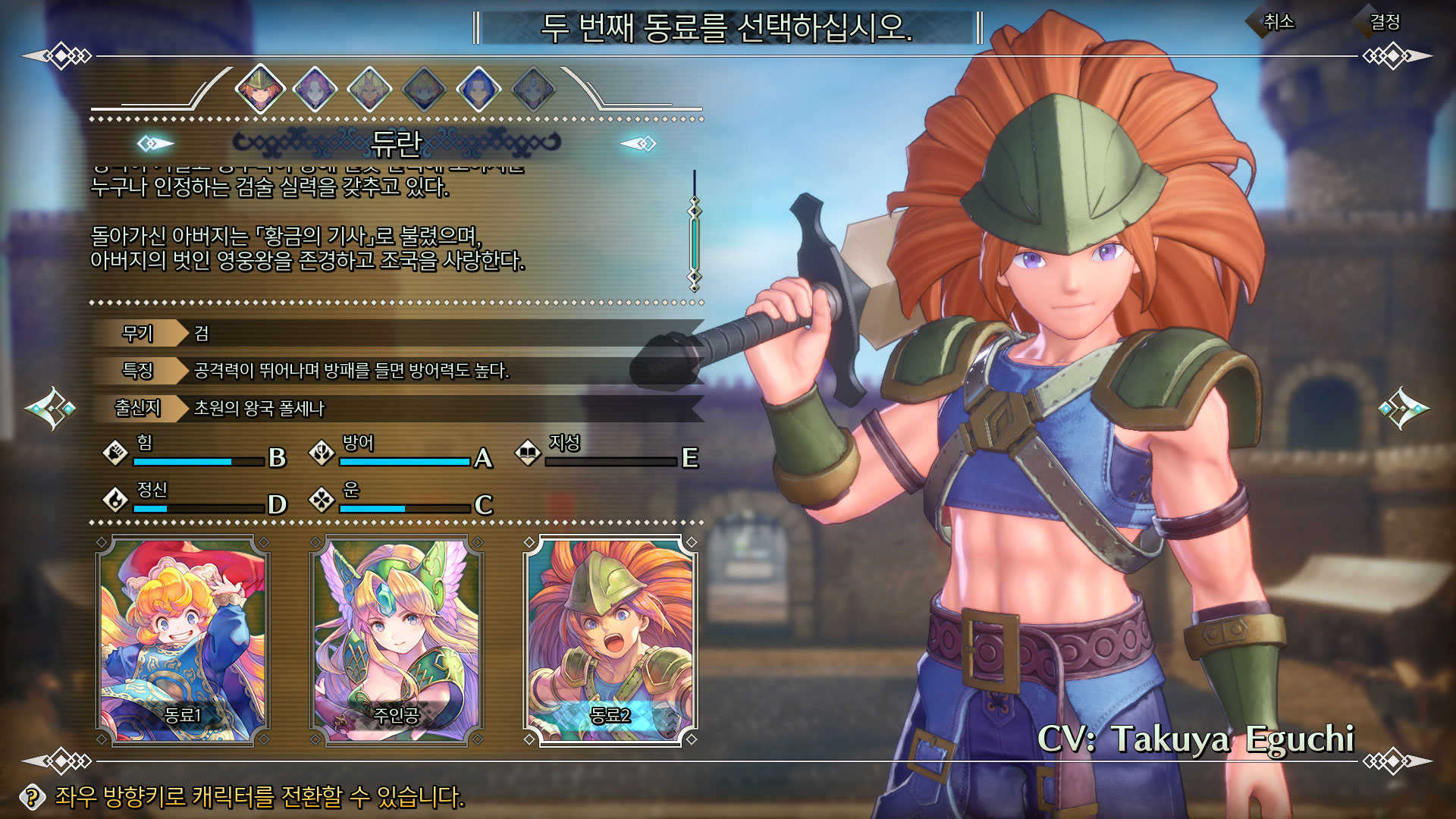Select the dimmed Riesz portrait

[x=533, y=89]
